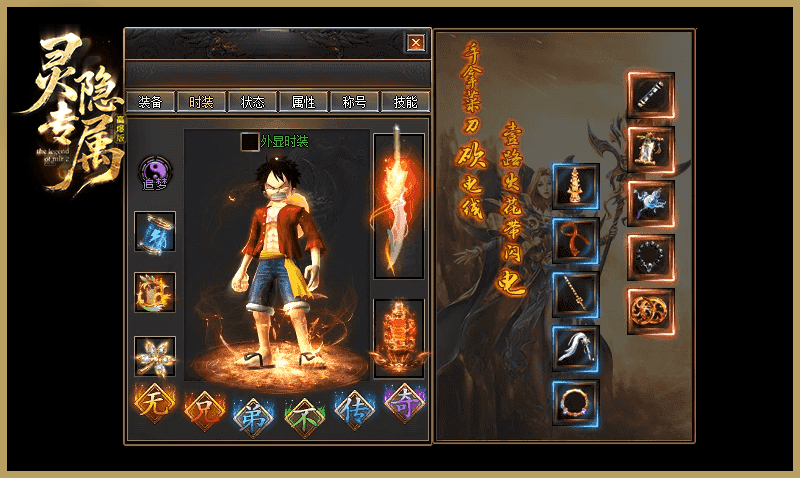This screenshot has height=478, width=800.
Task: Open the 时装 tab
Action: tap(202, 101)
